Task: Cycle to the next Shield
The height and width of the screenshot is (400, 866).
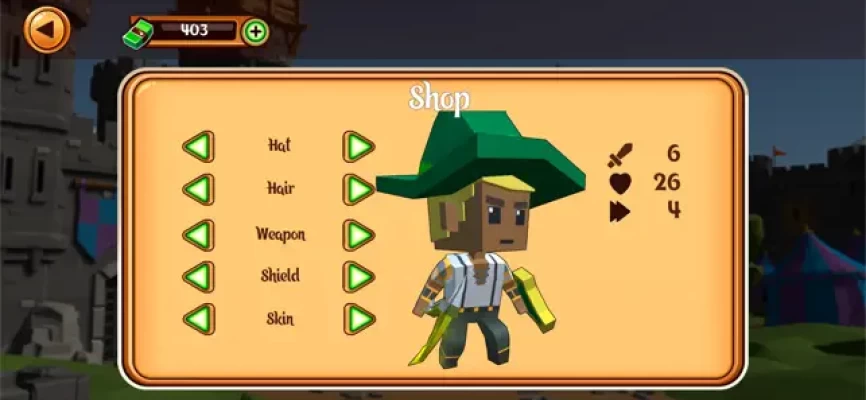Action: point(359,276)
